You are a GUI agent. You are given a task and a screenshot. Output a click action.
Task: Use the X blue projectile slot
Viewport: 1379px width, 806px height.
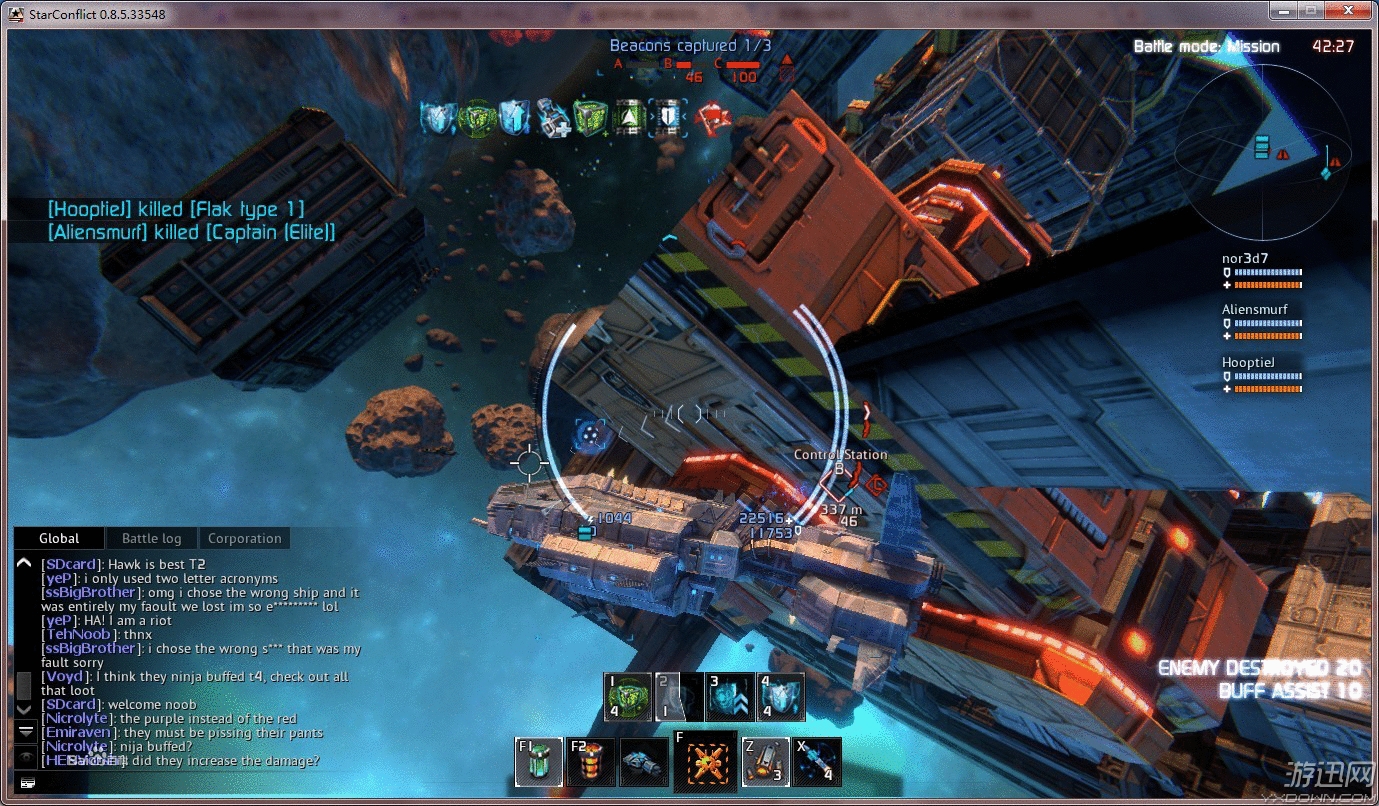817,762
